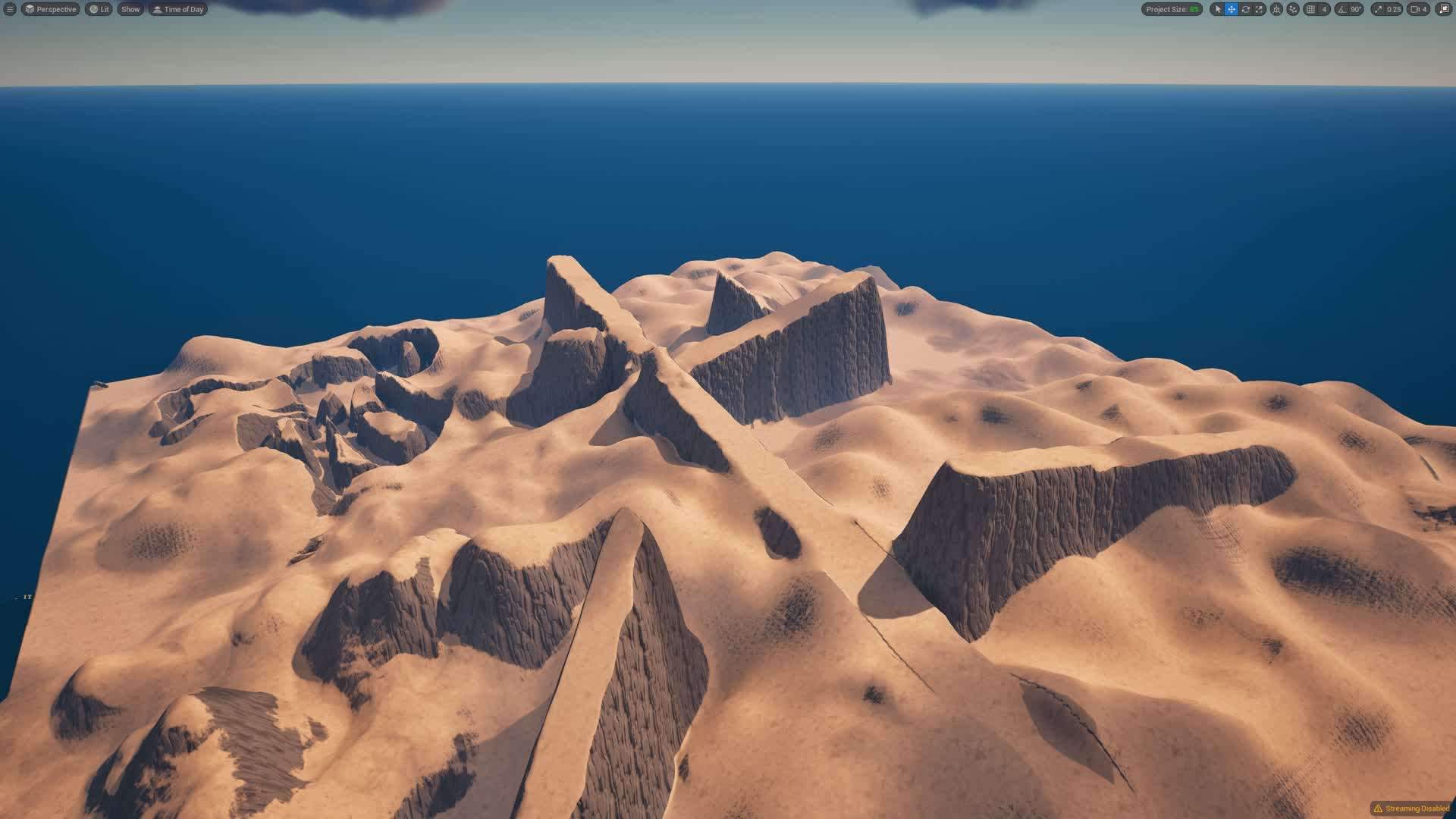
Task: Open the surface snapping options icon
Action: tap(1293, 9)
